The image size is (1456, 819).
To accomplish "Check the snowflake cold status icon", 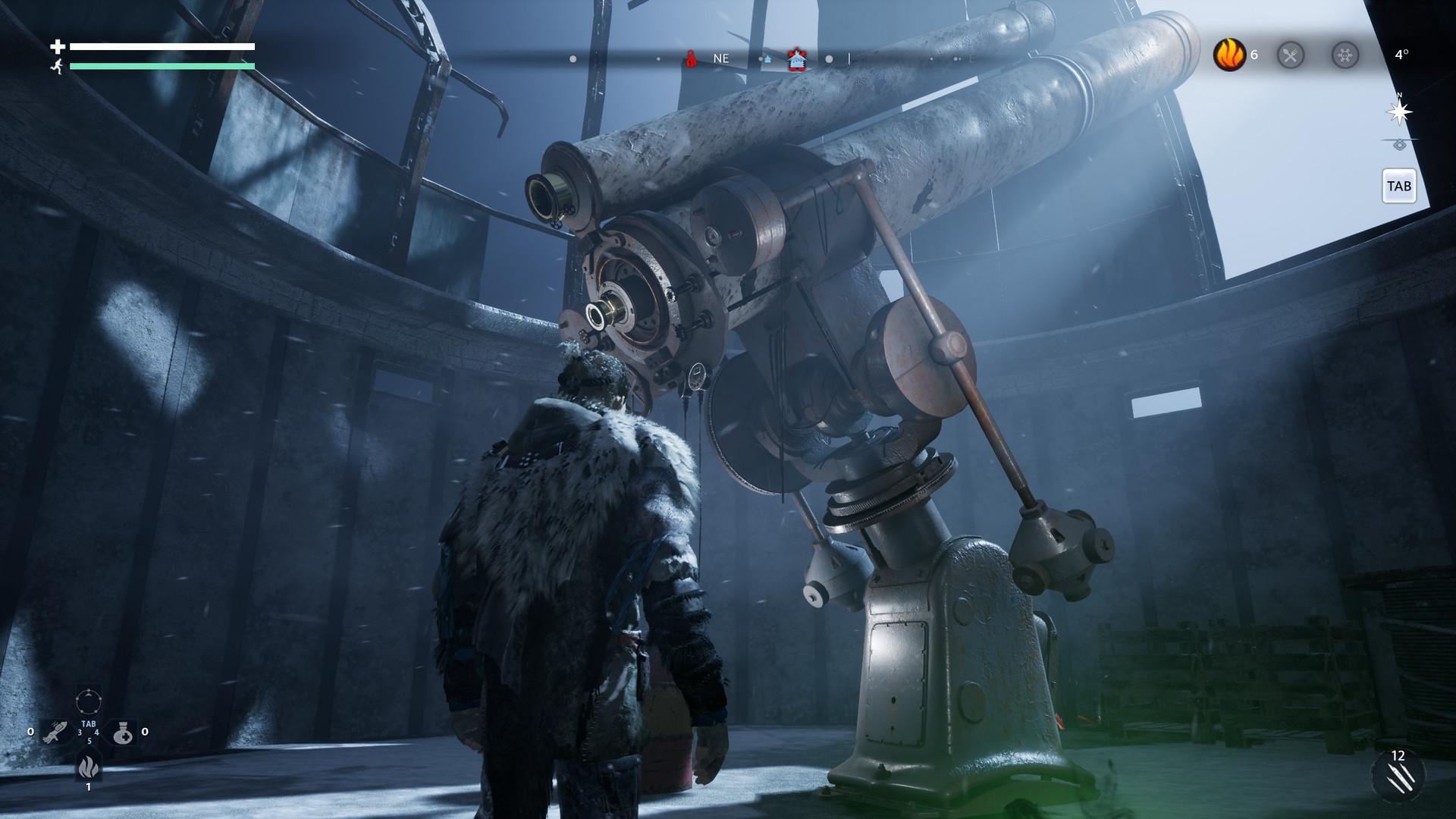I will click(1345, 55).
